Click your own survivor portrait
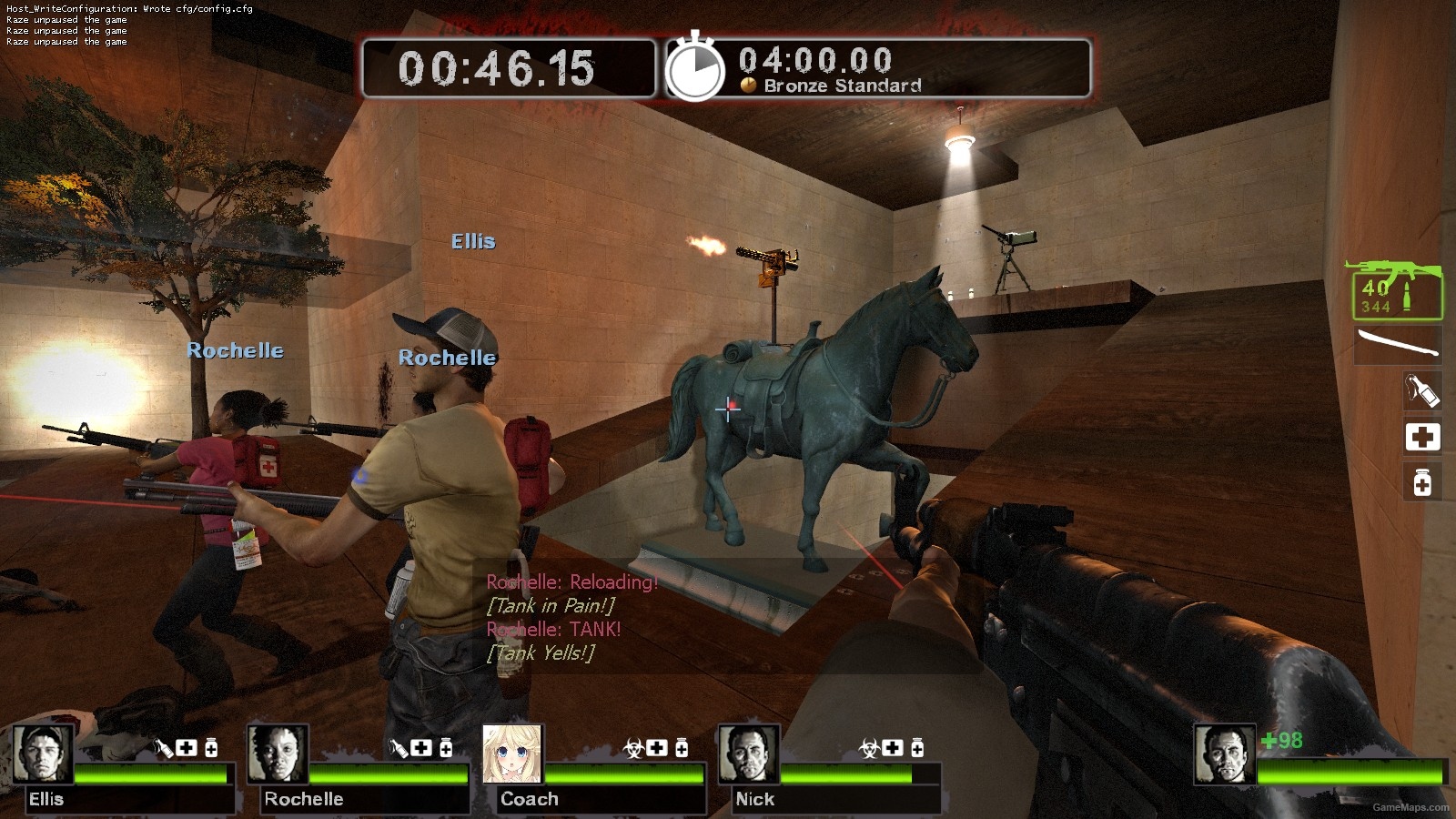 1224,754
